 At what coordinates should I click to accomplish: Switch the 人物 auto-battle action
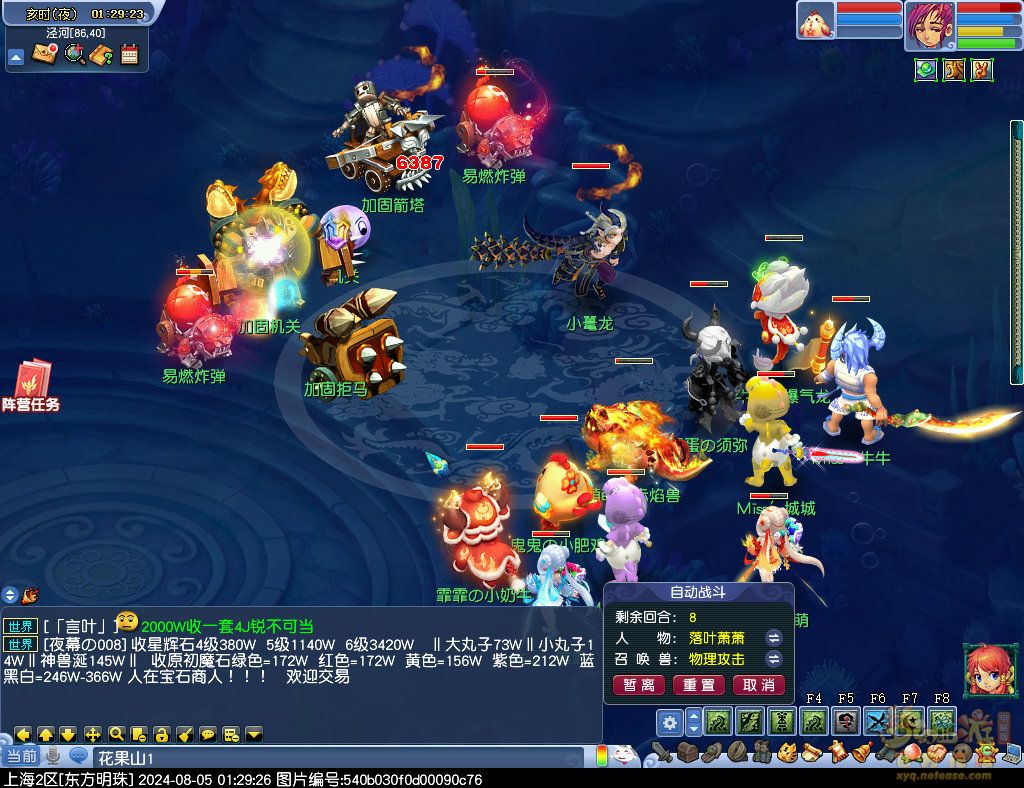point(774,637)
